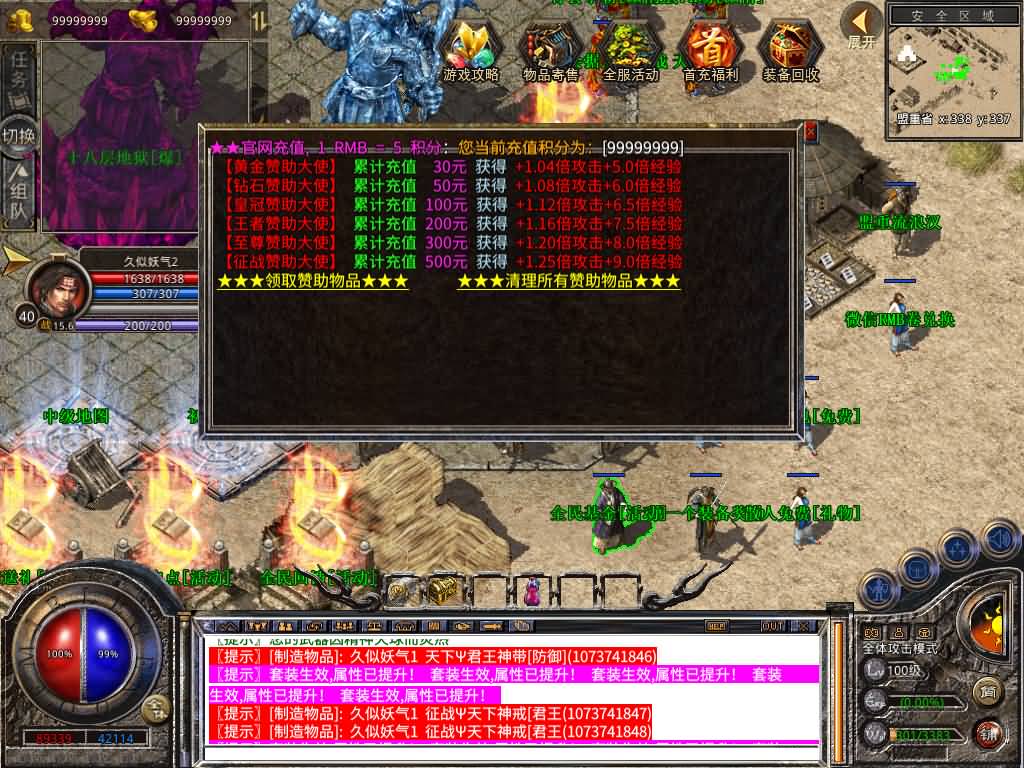The width and height of the screenshot is (1024, 768).
Task: Open the 组队 team tab
Action: tap(19, 195)
